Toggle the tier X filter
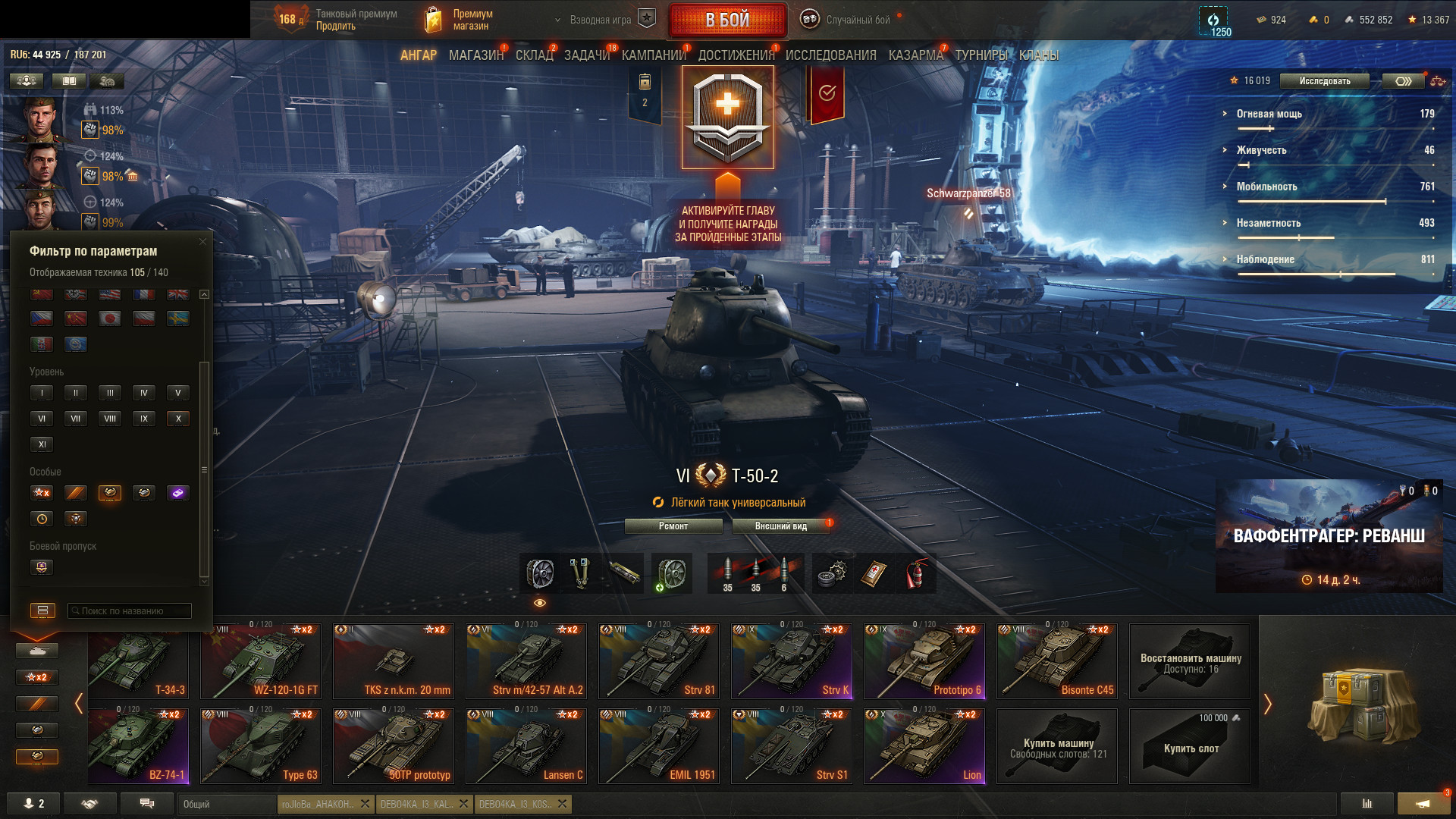 178,419
